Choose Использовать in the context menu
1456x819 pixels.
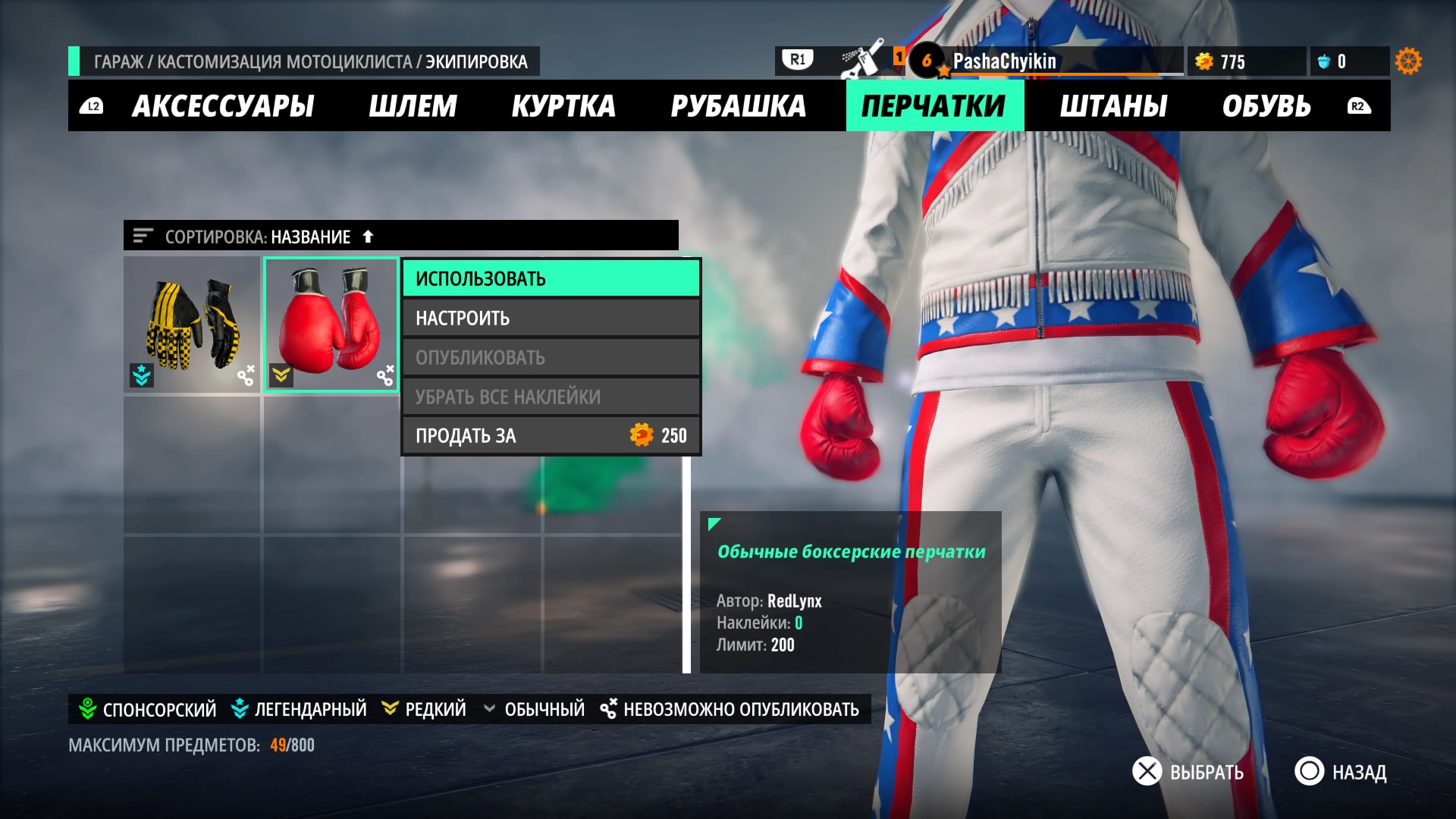pos(551,278)
